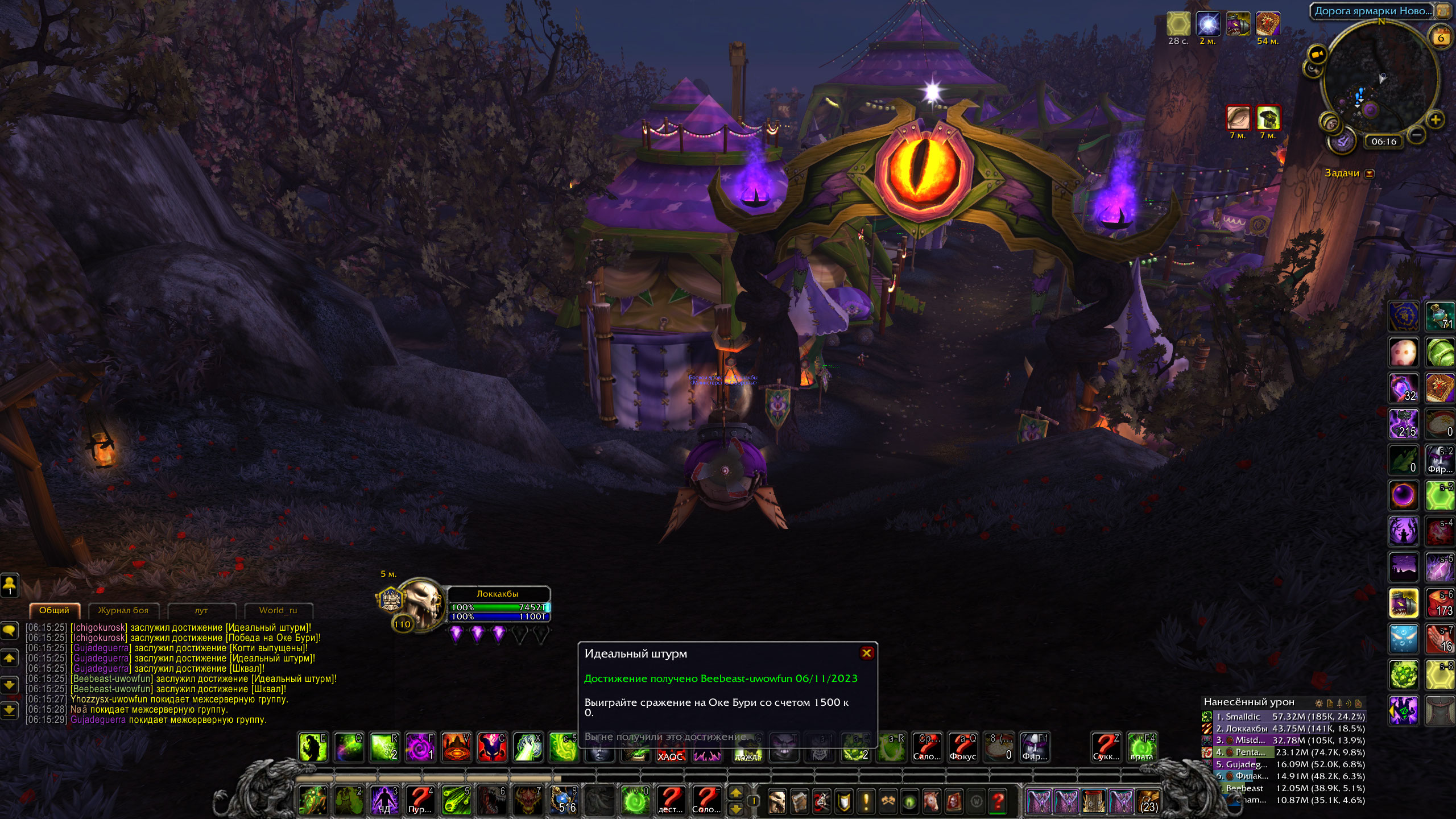Toggle the yellow camera minimap button
The width and height of the screenshot is (1456, 819).
(1317, 55)
